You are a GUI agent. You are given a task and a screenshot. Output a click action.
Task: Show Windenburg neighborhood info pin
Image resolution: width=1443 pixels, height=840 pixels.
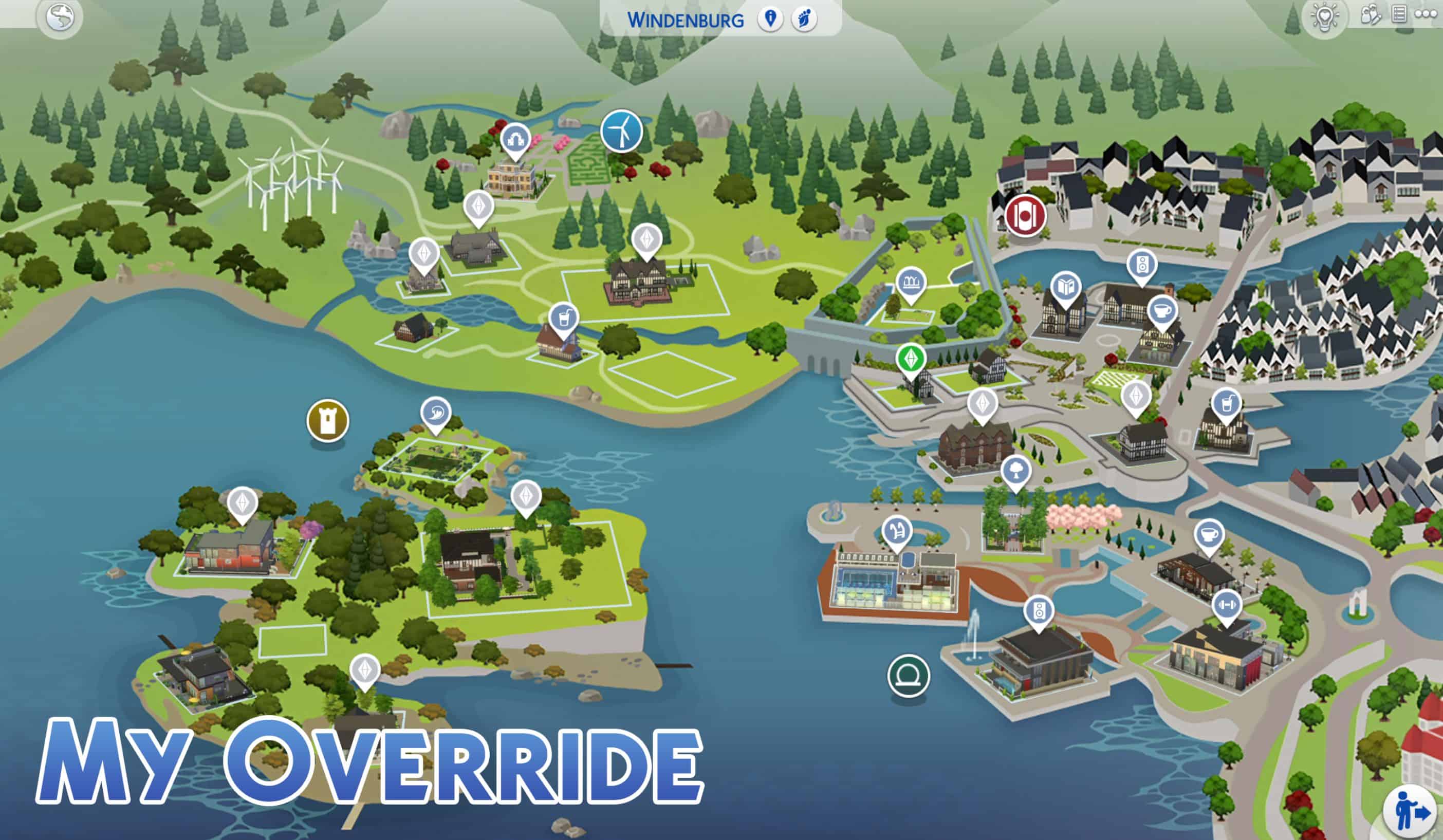pyautogui.click(x=770, y=20)
